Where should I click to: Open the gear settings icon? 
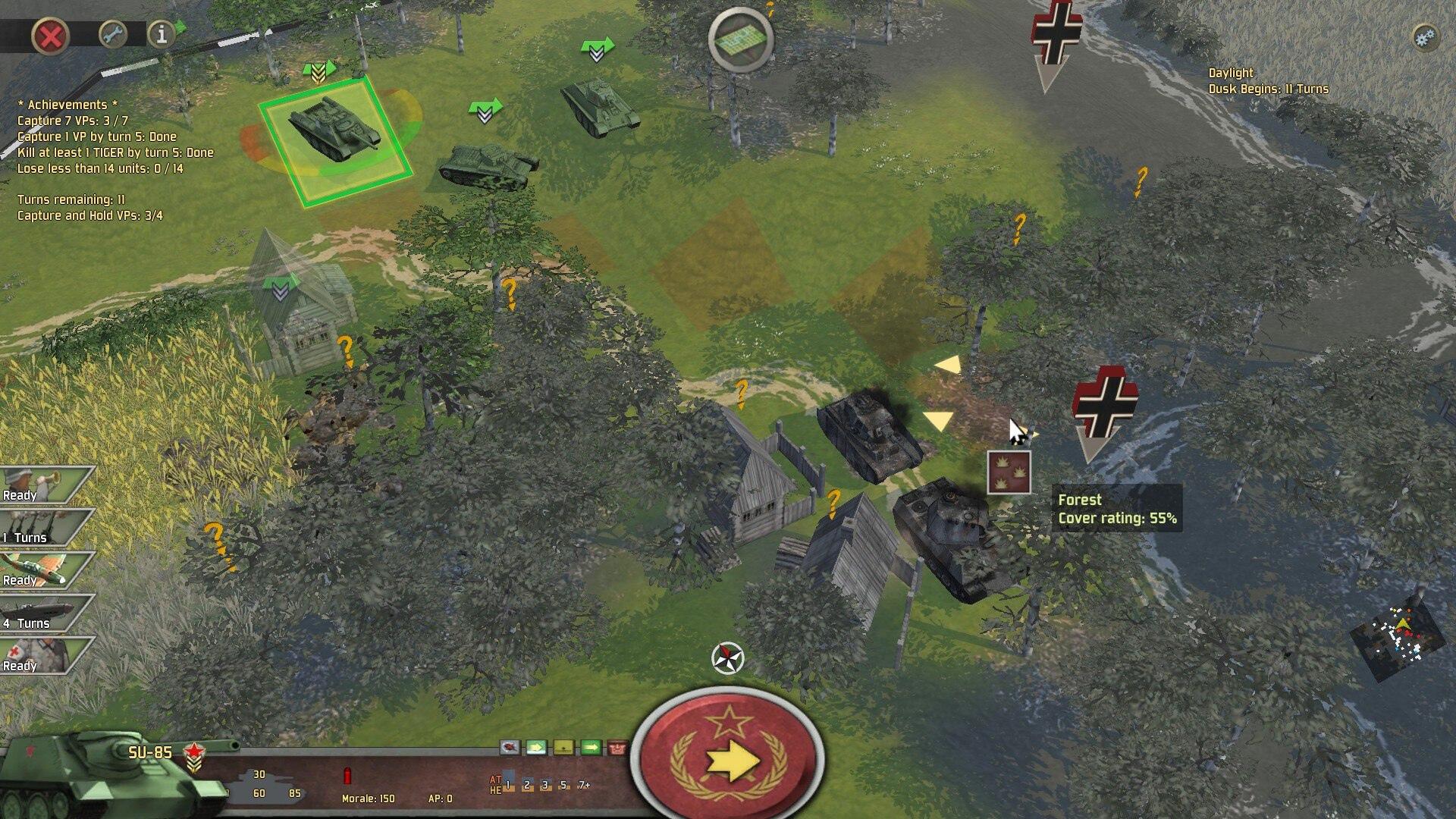coord(1426,37)
